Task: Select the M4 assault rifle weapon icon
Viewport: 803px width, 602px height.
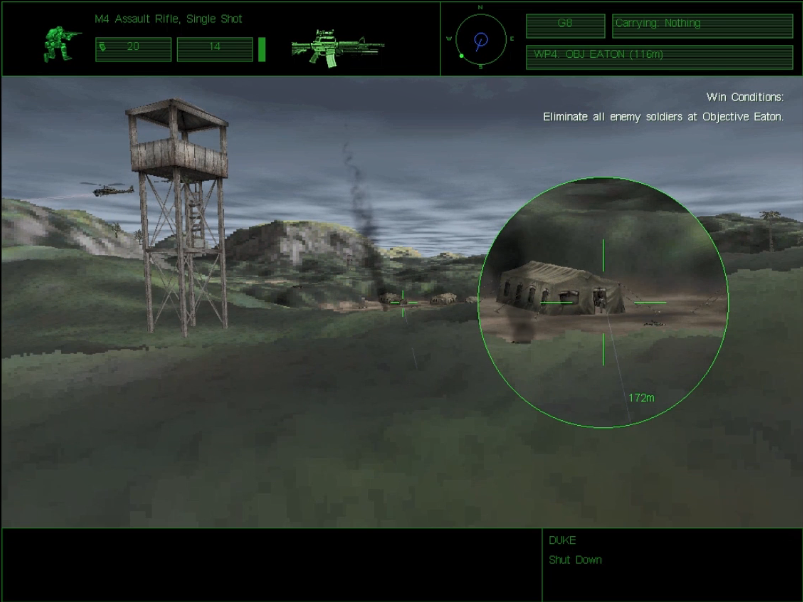Action: (x=337, y=46)
